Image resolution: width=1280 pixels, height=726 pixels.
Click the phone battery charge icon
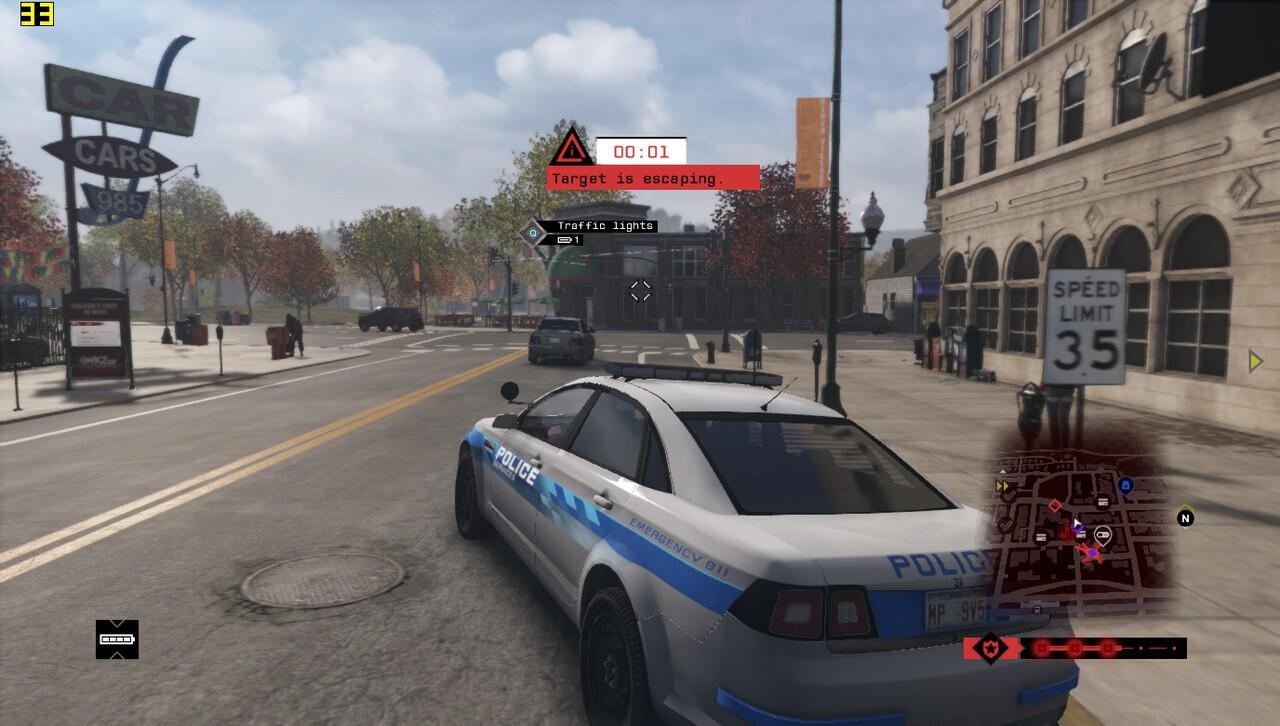(x=117, y=639)
